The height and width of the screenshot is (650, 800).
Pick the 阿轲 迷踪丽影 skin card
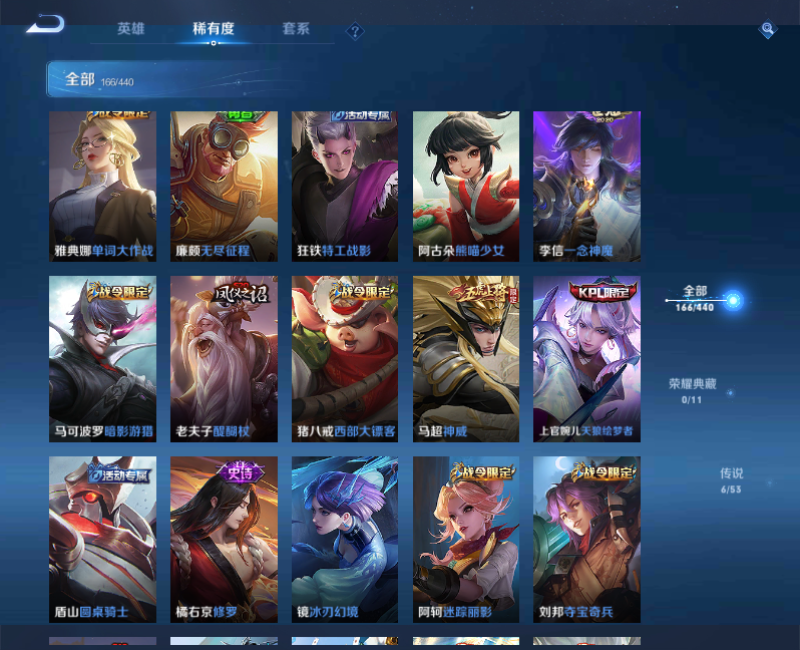click(x=466, y=539)
